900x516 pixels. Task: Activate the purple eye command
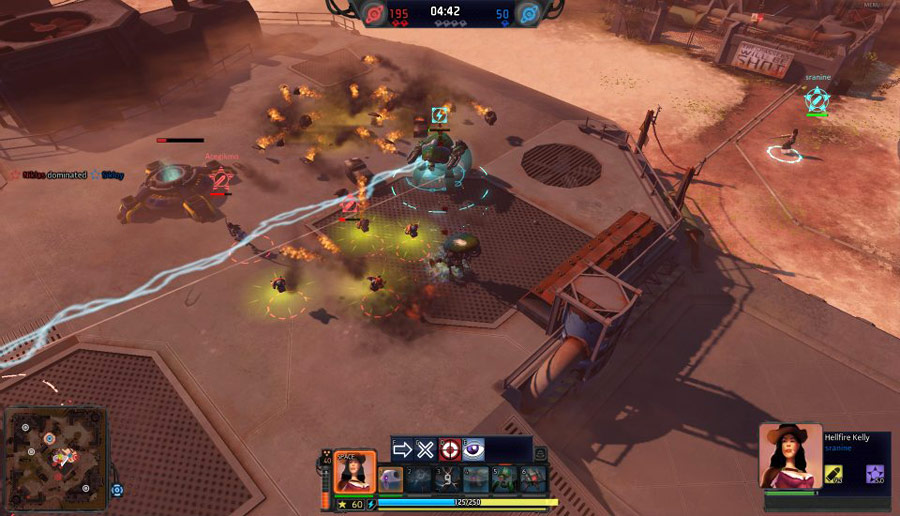pos(474,450)
